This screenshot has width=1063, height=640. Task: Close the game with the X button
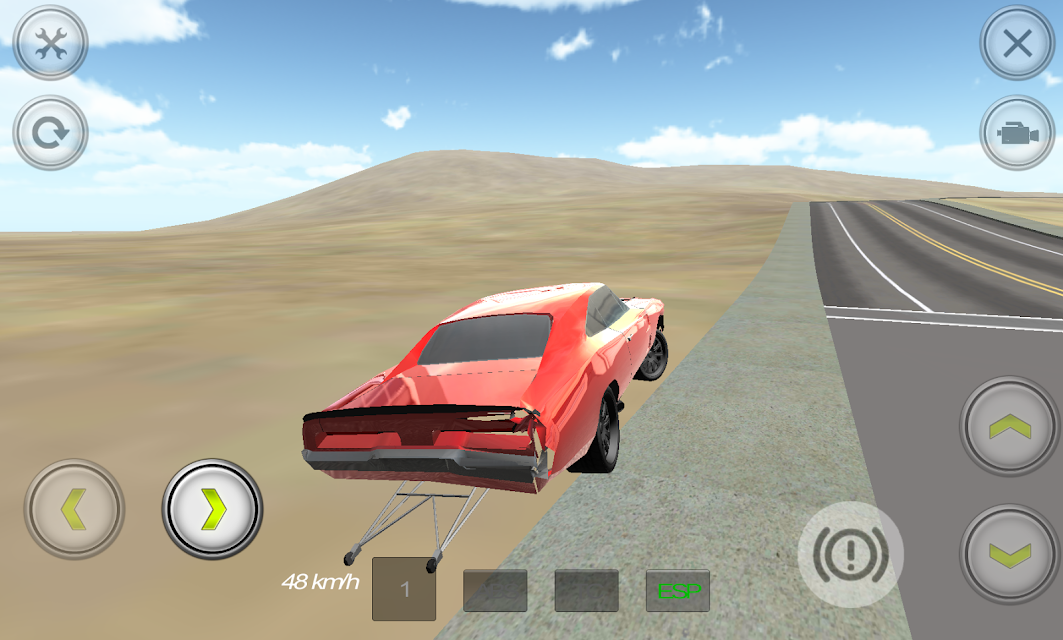point(1017,43)
